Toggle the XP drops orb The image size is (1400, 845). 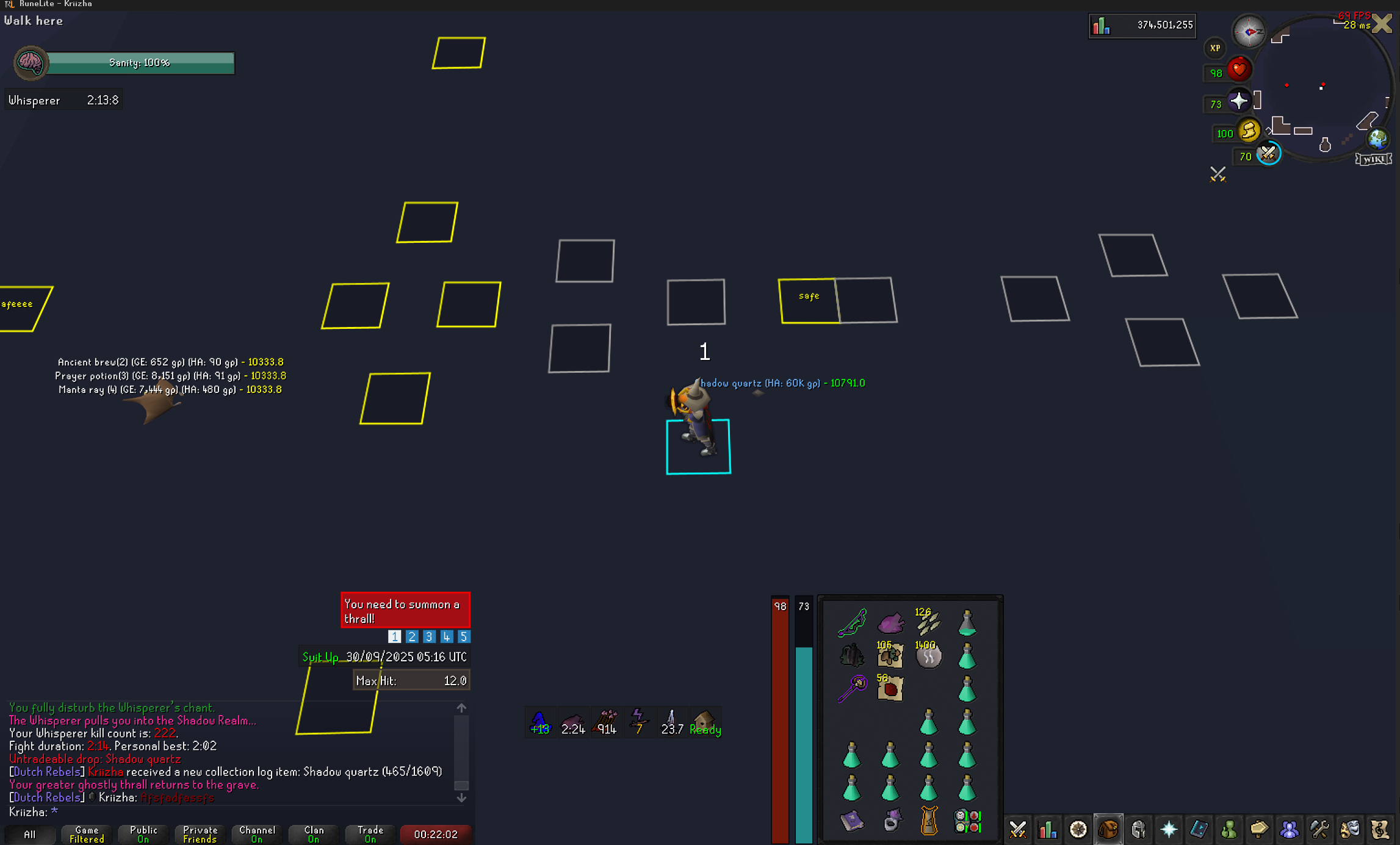(1214, 48)
